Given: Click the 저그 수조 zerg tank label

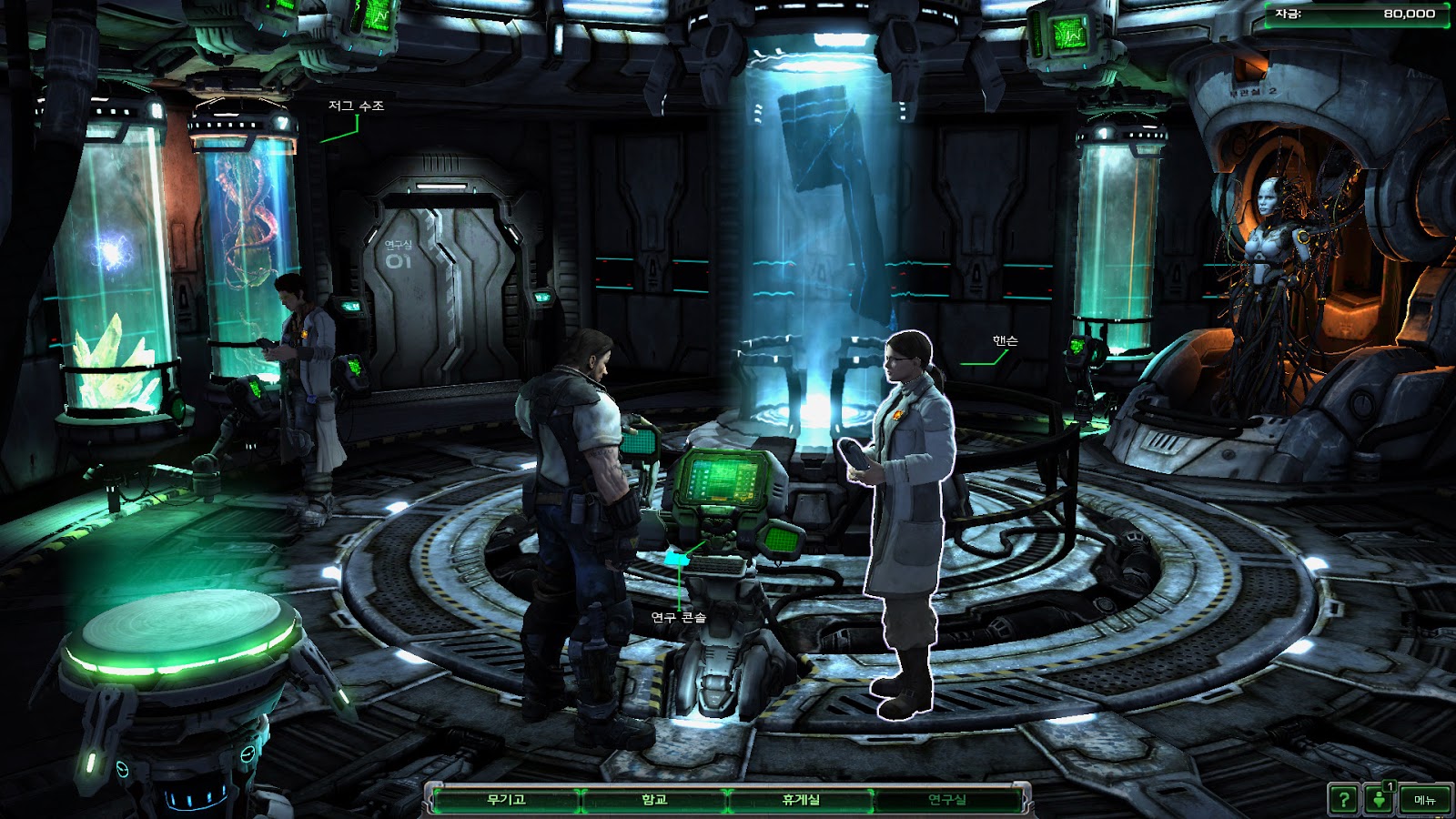Looking at the screenshot, I should 356,106.
